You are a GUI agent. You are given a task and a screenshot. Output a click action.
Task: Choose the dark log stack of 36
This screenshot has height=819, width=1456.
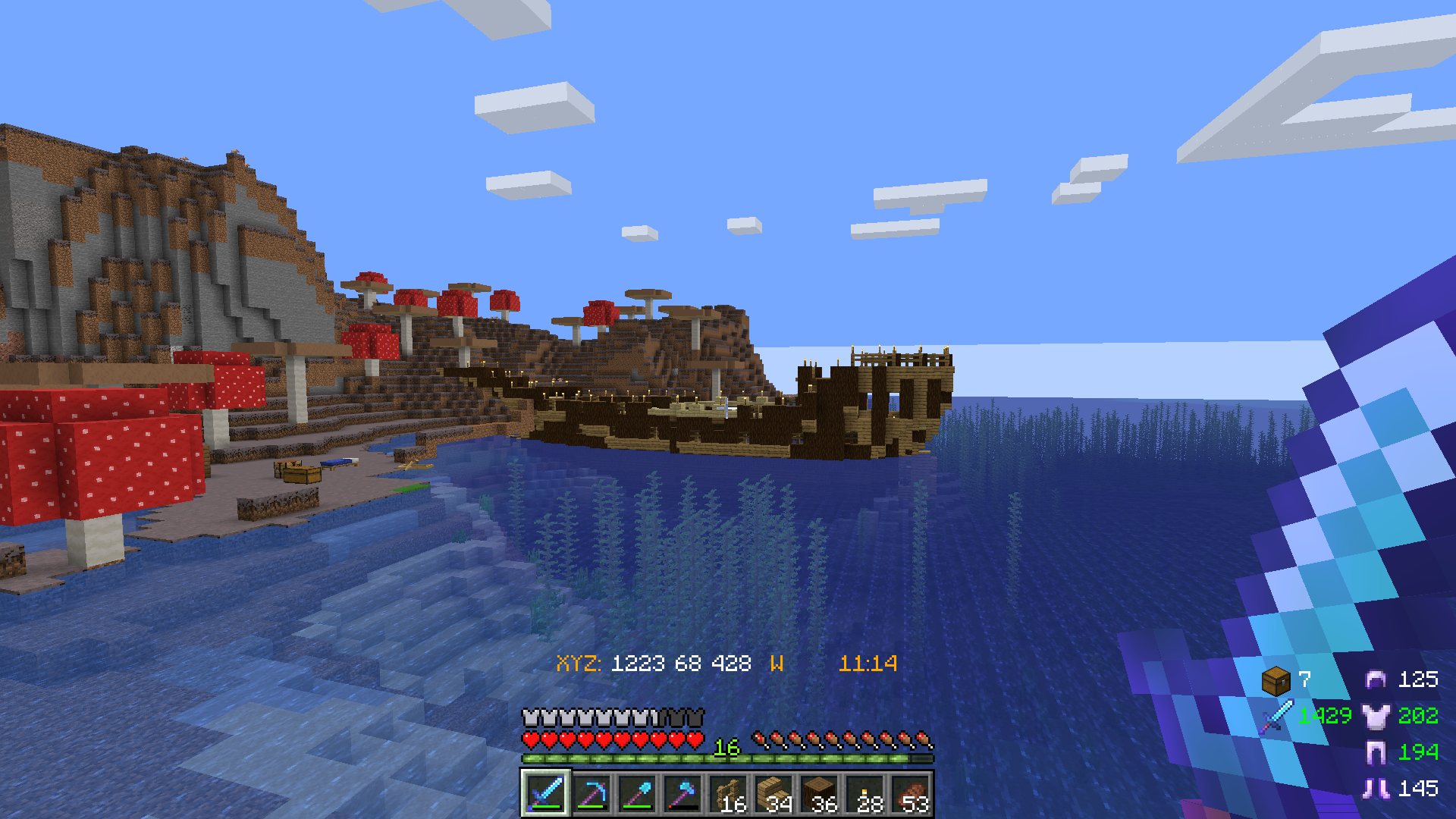[818, 794]
